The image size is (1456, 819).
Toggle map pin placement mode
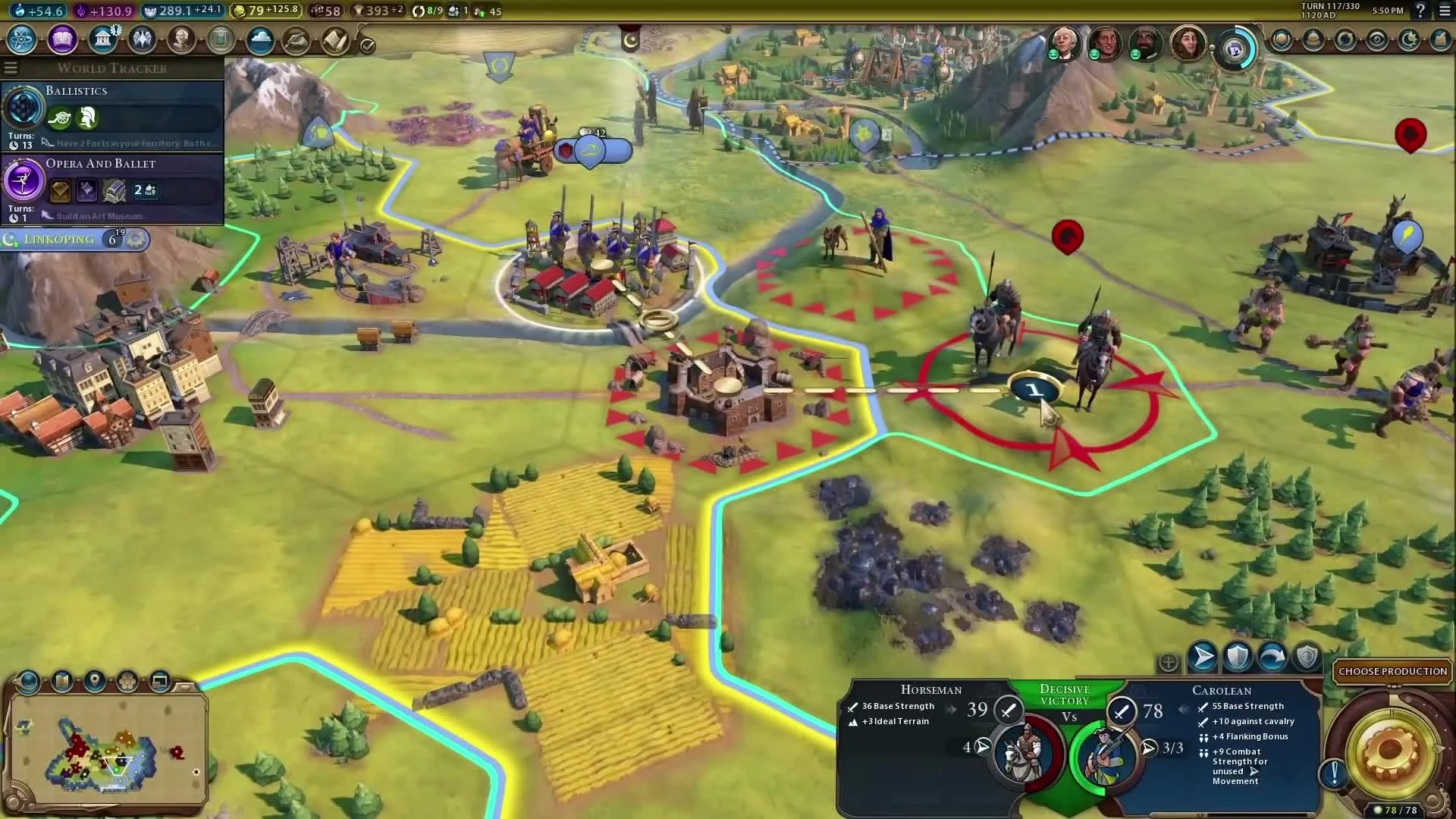tap(94, 682)
